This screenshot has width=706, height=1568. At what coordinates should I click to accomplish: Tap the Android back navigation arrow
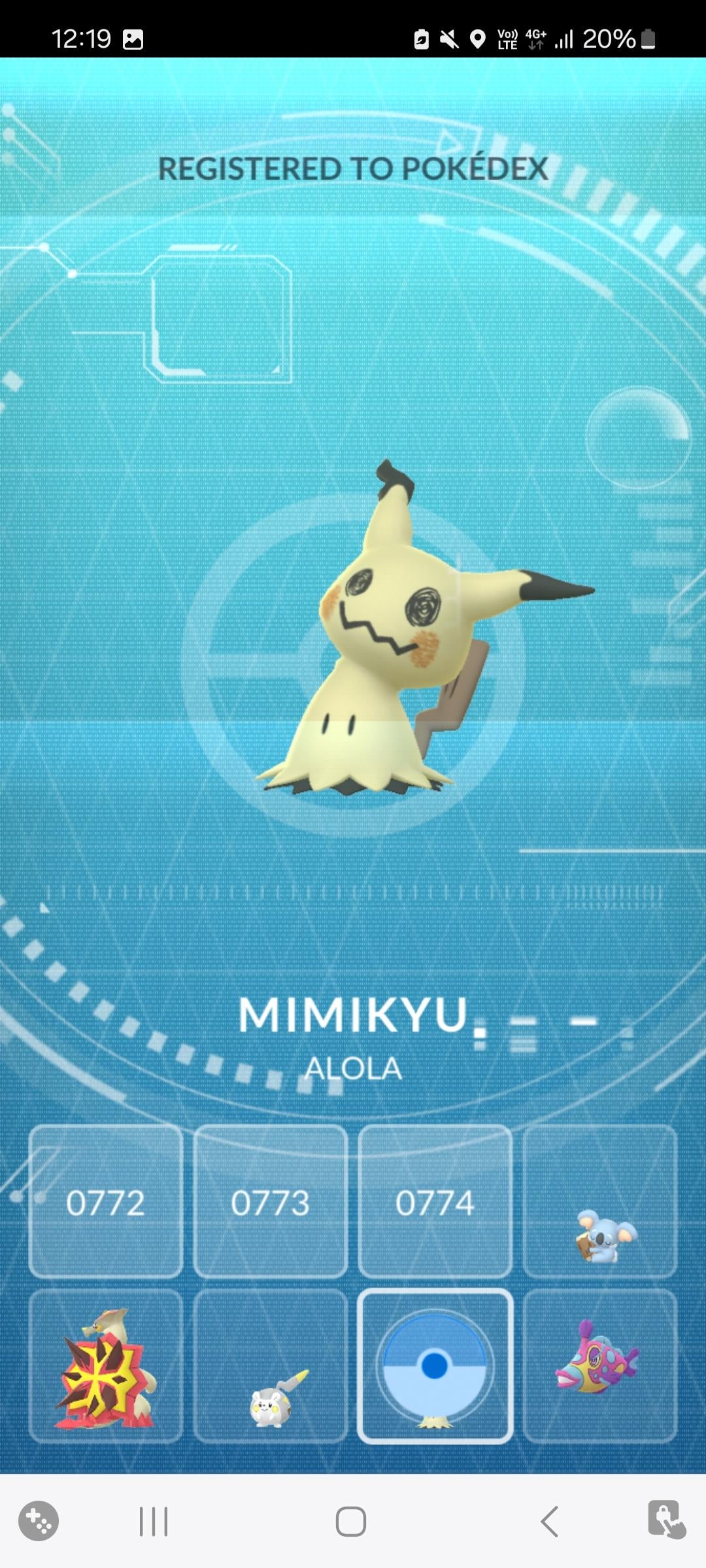pyautogui.click(x=550, y=1522)
